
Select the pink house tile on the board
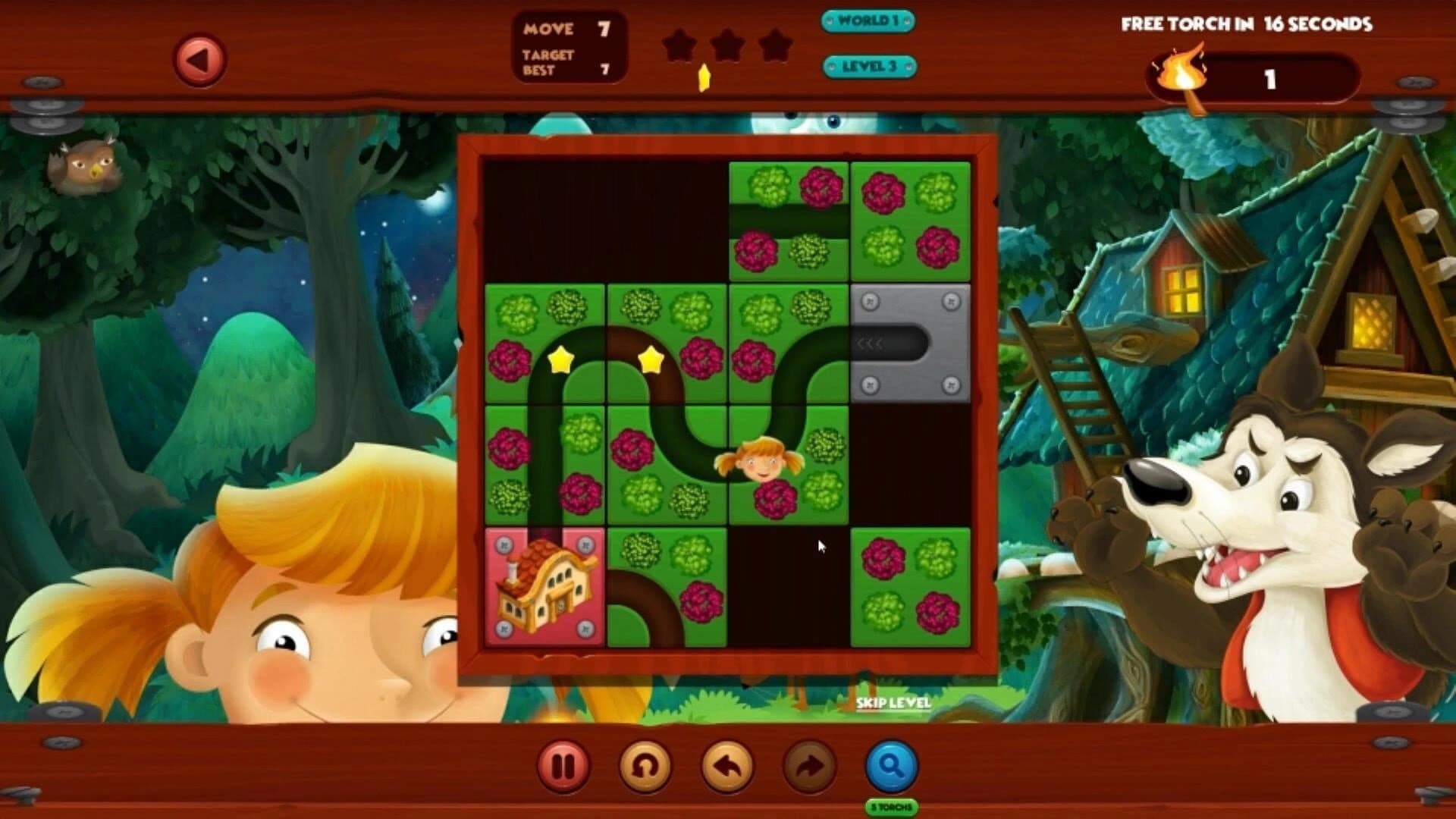tap(544, 588)
